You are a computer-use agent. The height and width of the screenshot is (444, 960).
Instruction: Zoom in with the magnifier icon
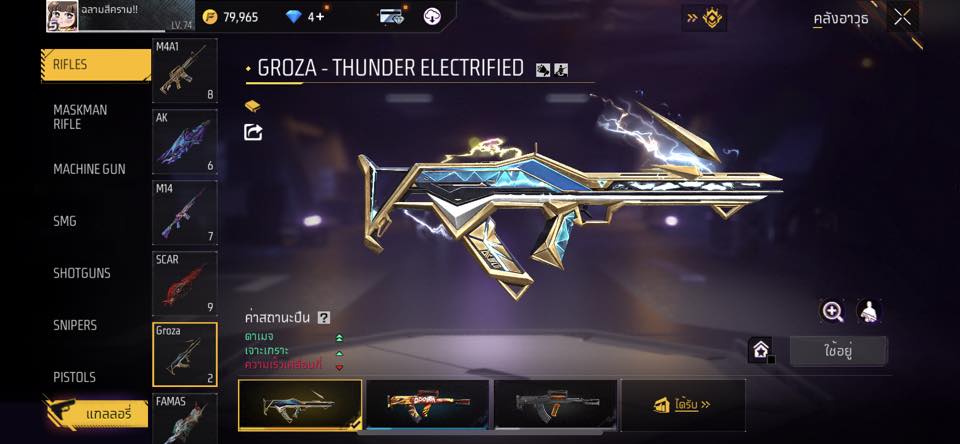(832, 311)
